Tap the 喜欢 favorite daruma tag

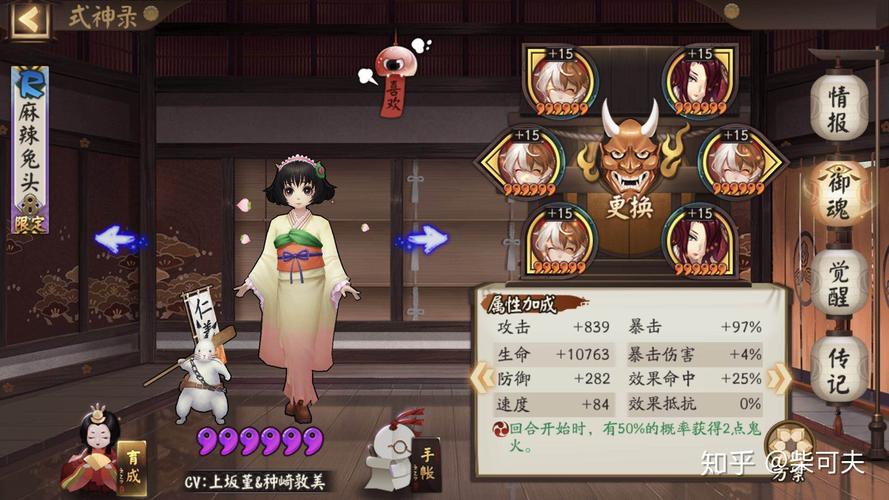point(391,80)
